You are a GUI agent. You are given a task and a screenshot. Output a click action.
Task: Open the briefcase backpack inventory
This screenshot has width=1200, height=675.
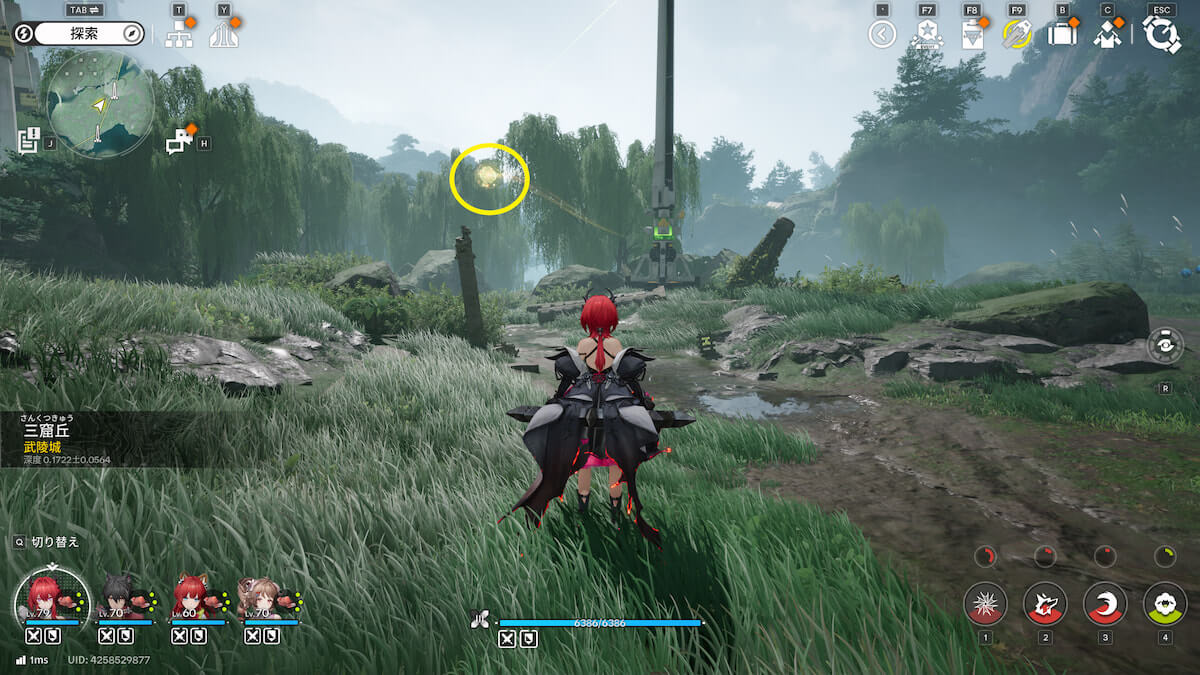[1062, 34]
